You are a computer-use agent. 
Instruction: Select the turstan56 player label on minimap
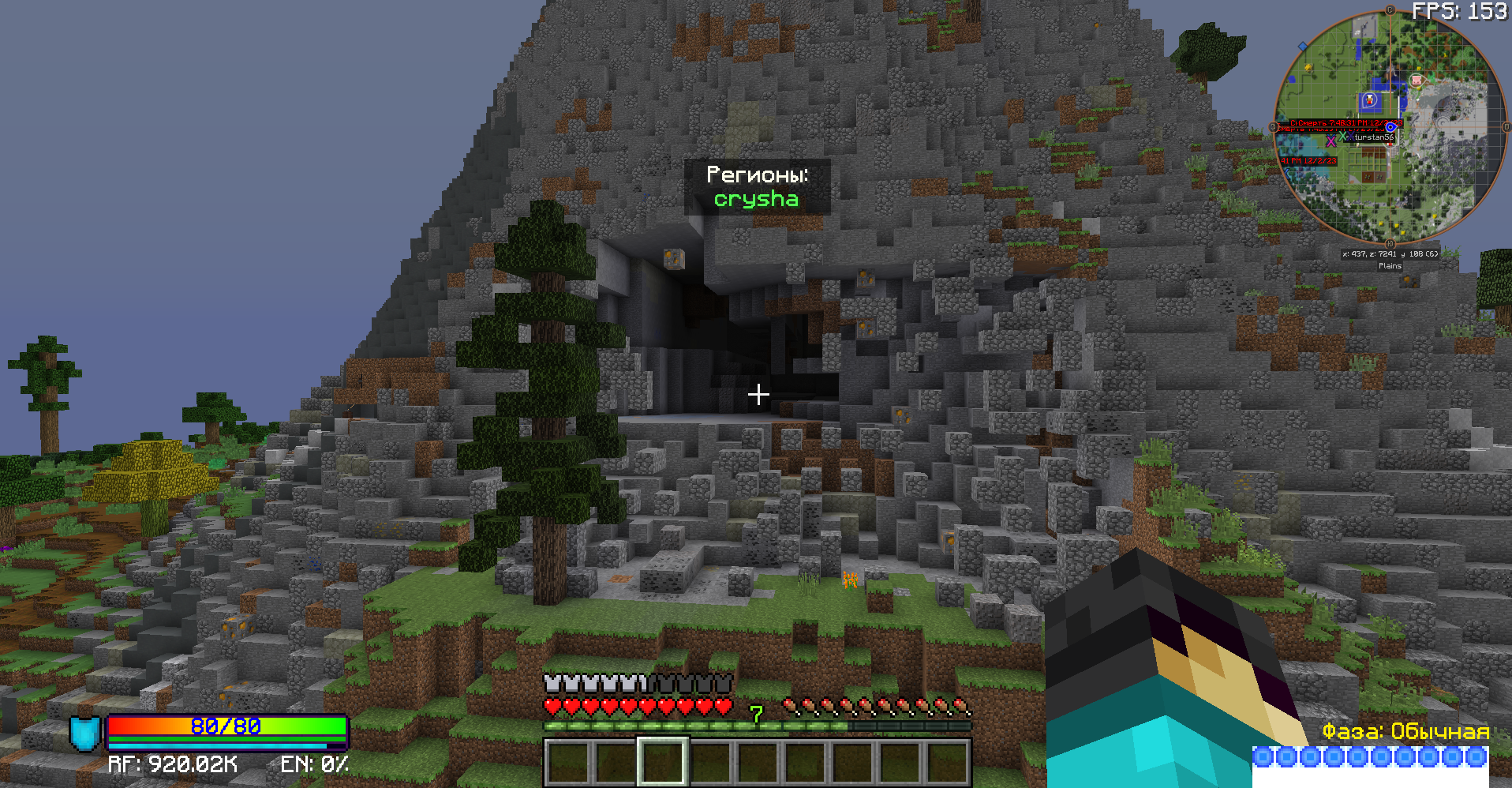pos(1374,137)
